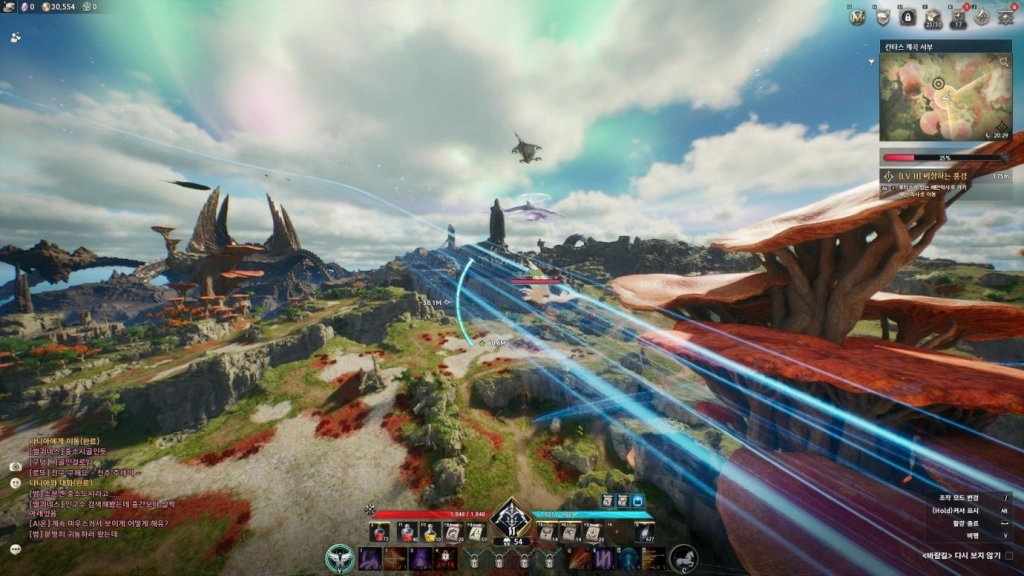This screenshot has height=576, width=1024.
Task: Use the item slot with 627 count
Action: [x=645, y=532]
